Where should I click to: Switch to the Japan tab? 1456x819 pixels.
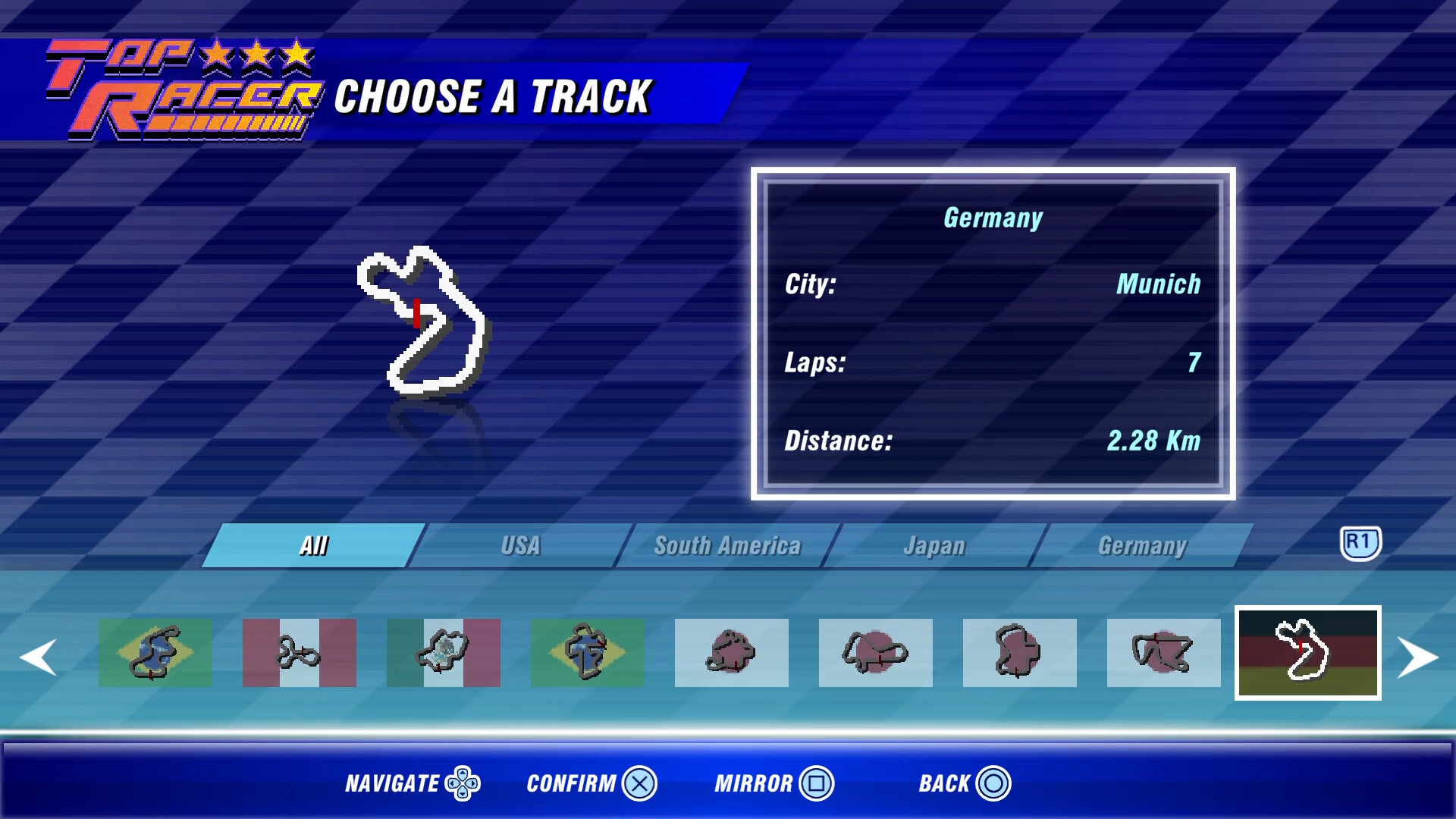(934, 544)
